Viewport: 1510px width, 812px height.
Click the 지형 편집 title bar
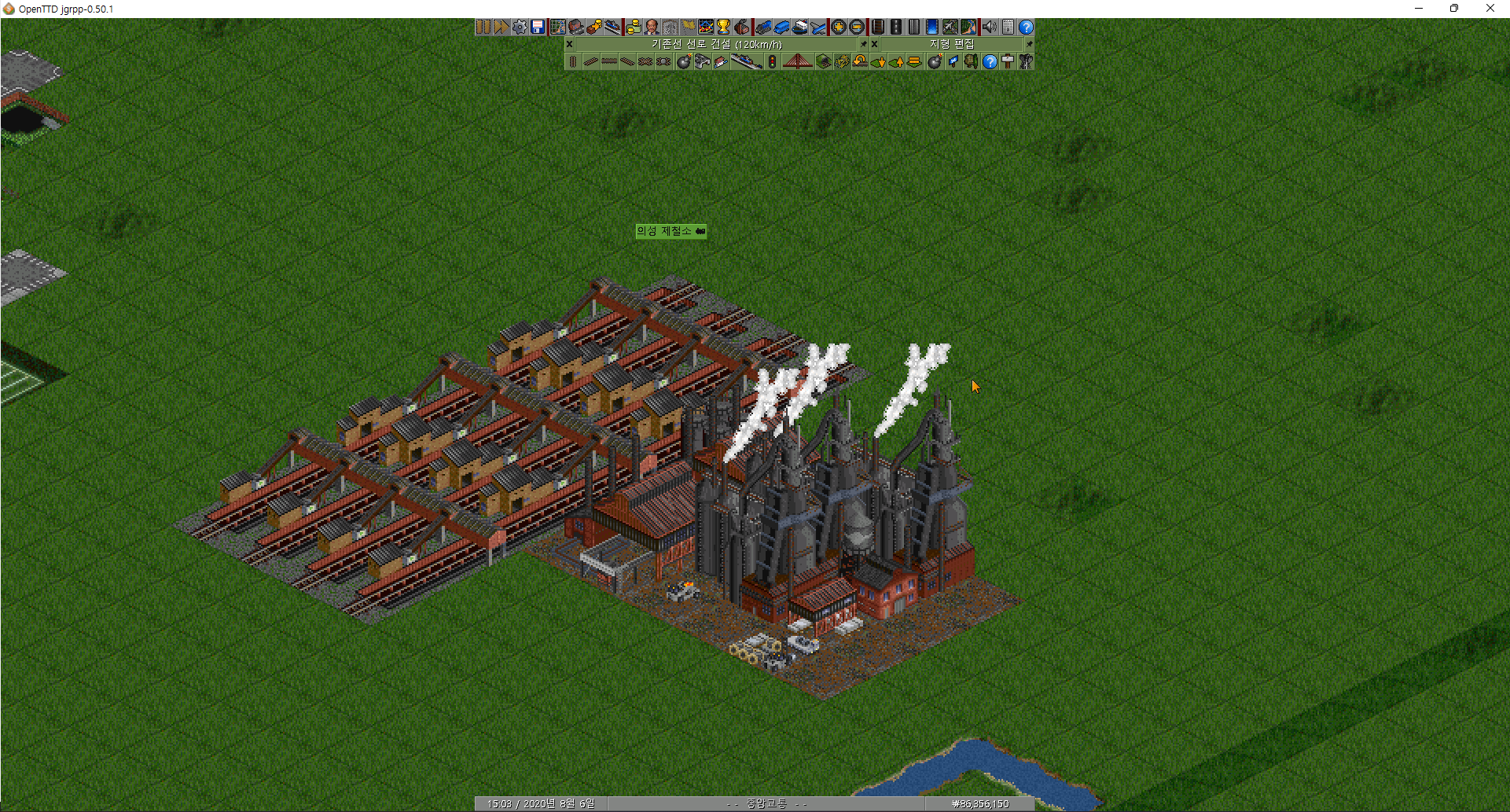click(x=951, y=44)
